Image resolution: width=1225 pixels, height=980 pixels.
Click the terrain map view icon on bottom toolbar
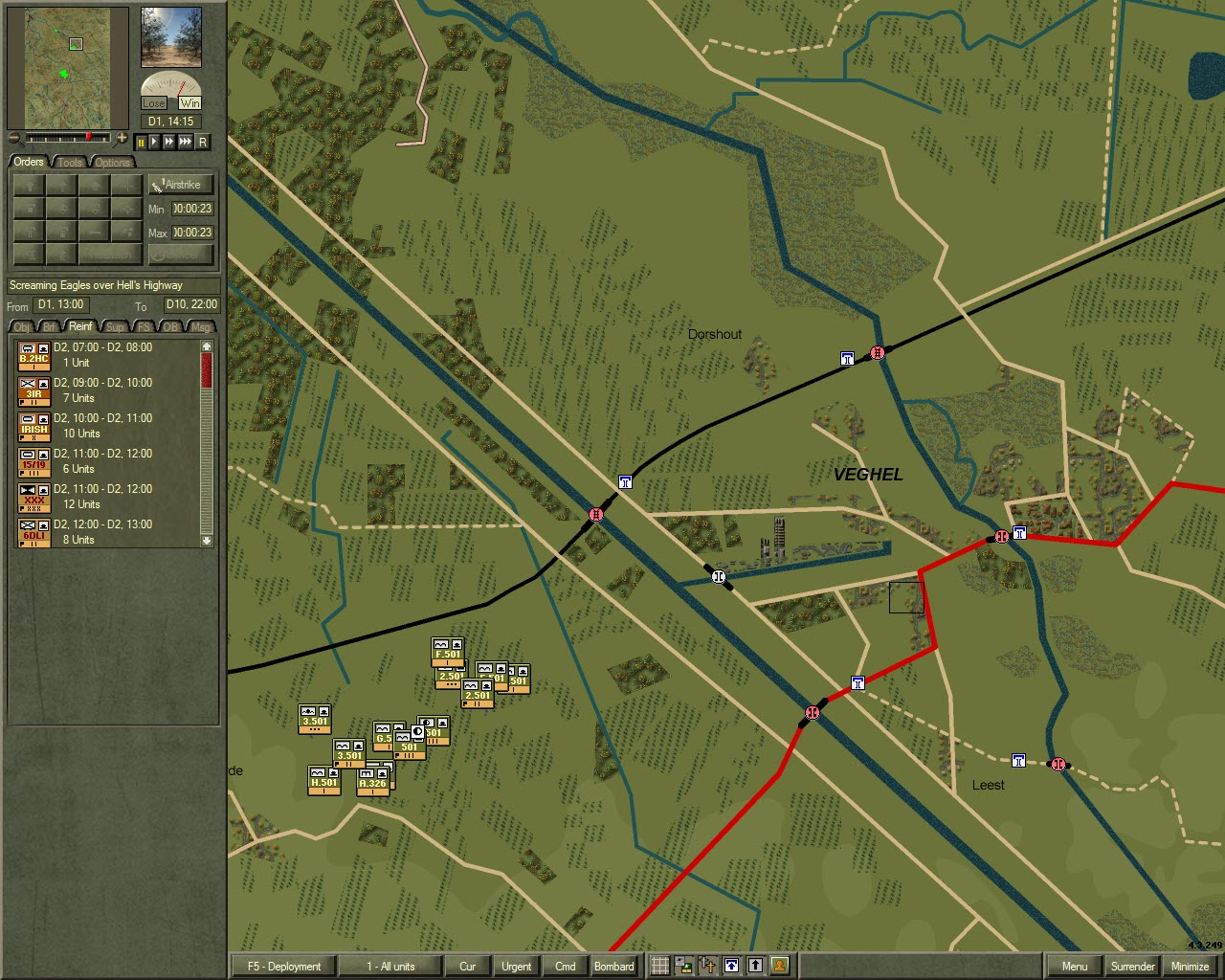(x=682, y=966)
